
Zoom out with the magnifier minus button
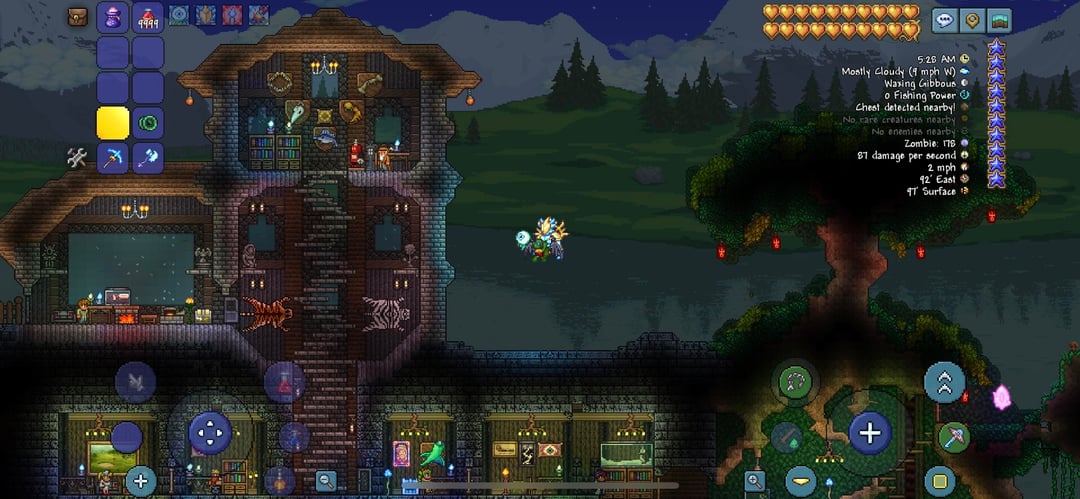click(326, 481)
